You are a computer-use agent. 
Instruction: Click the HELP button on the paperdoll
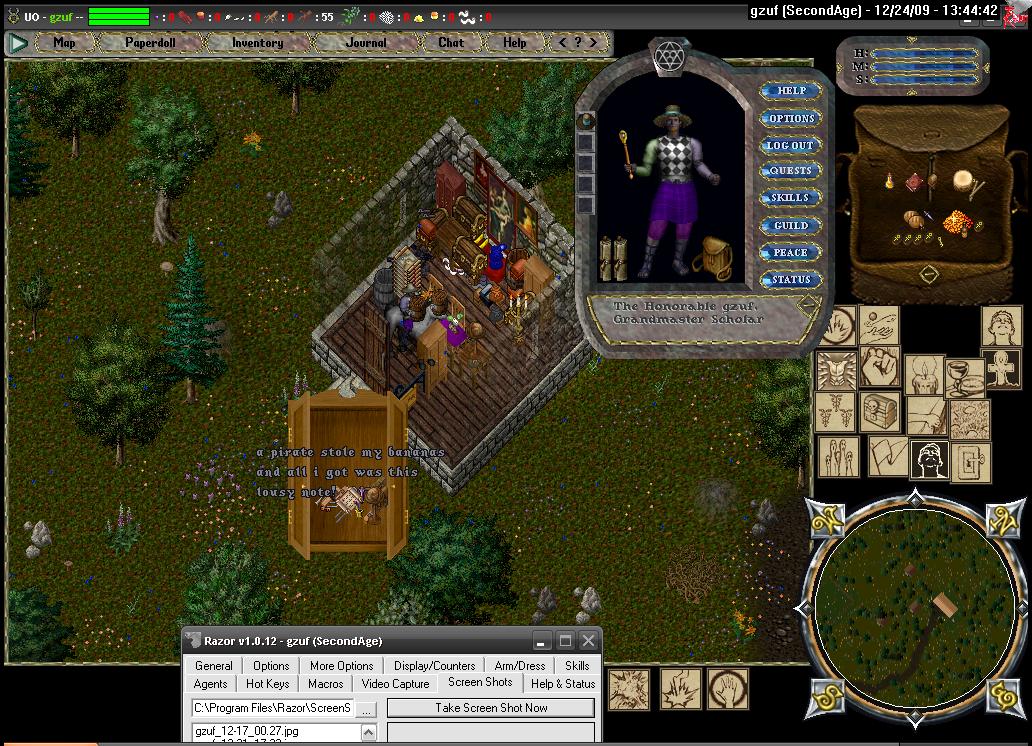(x=791, y=91)
